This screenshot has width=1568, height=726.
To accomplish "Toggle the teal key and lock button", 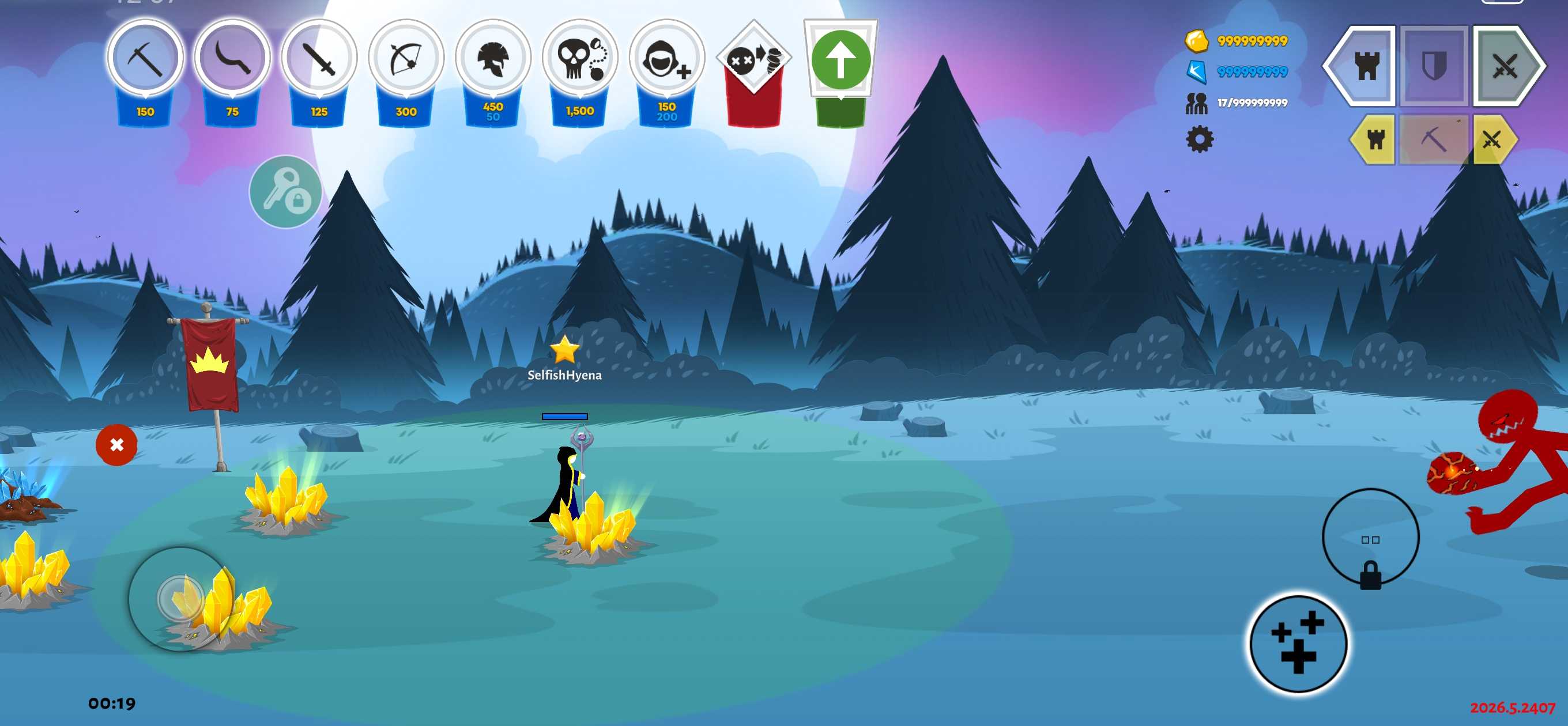I will pyautogui.click(x=285, y=192).
